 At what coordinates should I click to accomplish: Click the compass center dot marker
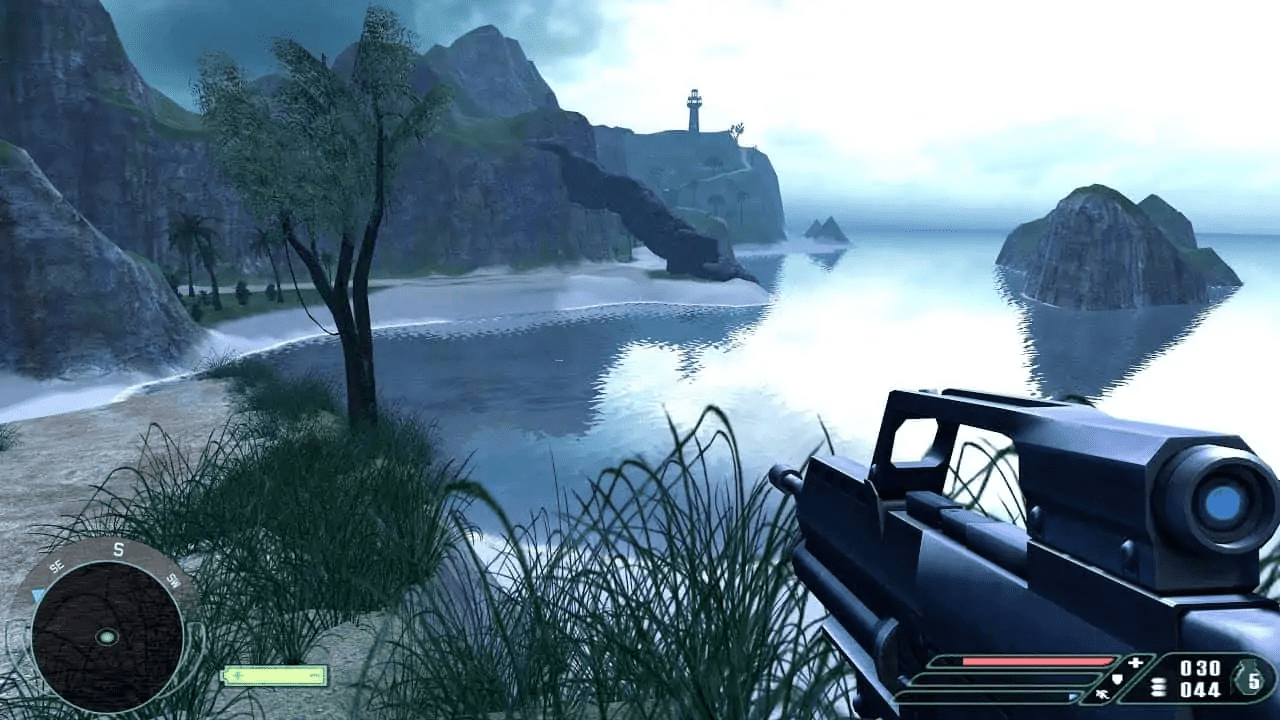click(x=107, y=637)
